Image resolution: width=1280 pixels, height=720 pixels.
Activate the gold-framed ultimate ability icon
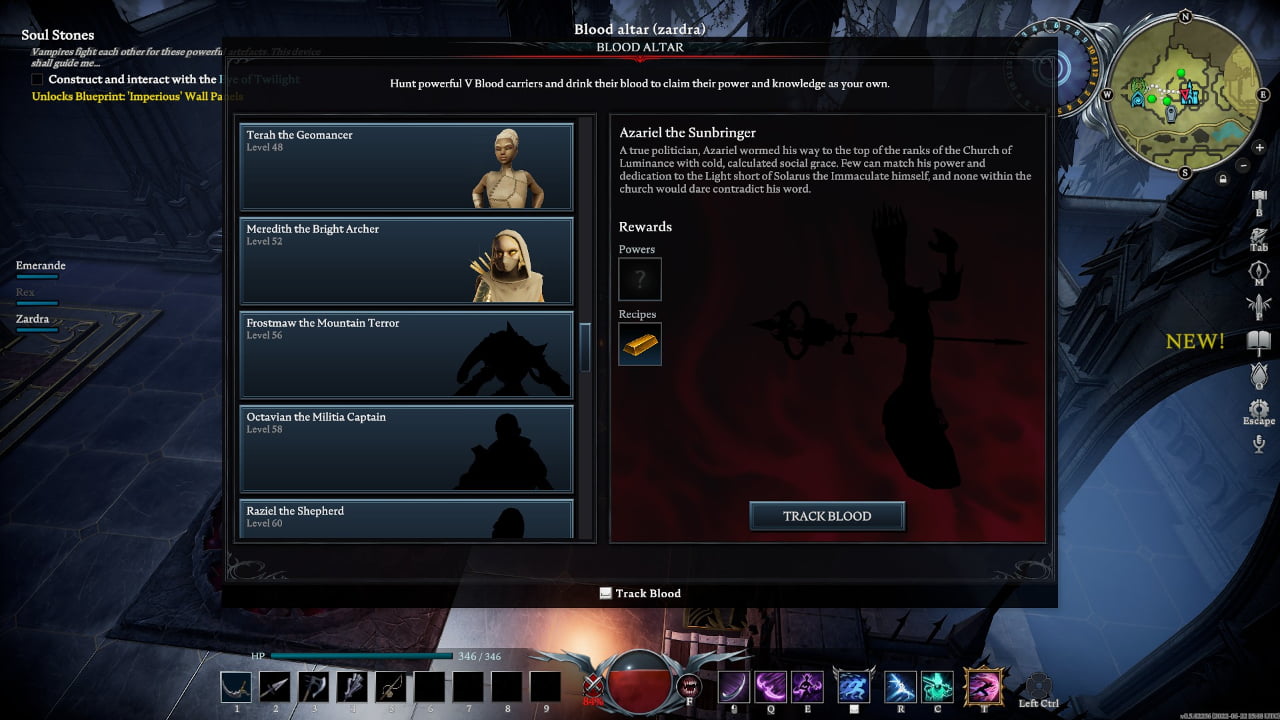[984, 687]
